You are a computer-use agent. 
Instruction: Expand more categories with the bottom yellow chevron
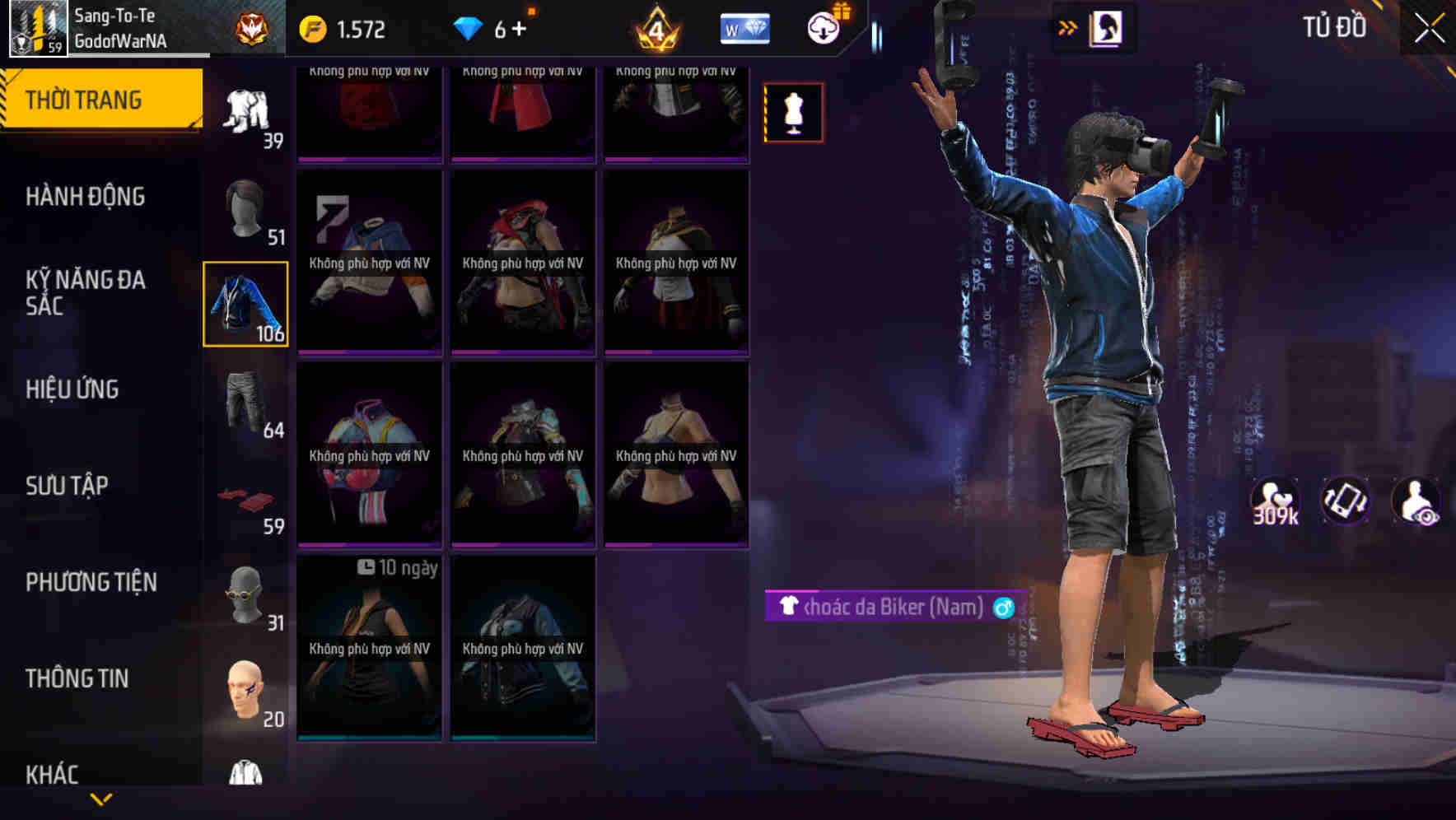click(102, 800)
